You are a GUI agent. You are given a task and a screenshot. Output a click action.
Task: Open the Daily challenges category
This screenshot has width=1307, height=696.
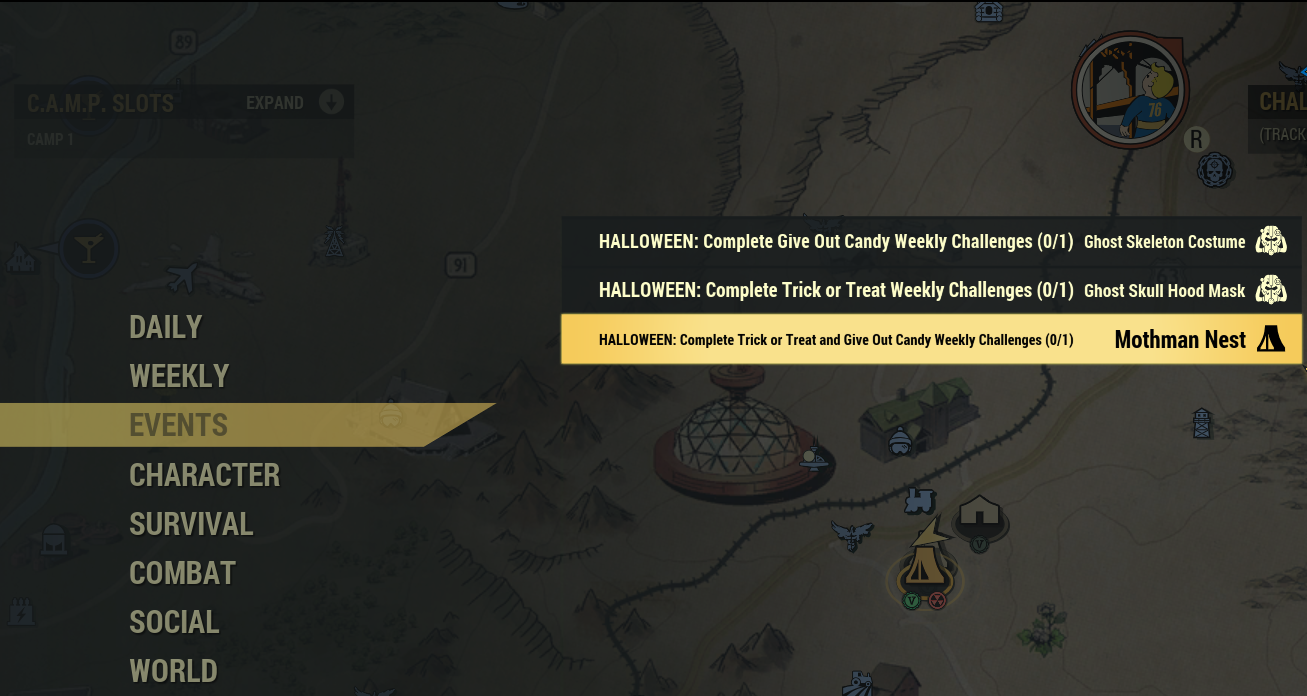(x=166, y=327)
